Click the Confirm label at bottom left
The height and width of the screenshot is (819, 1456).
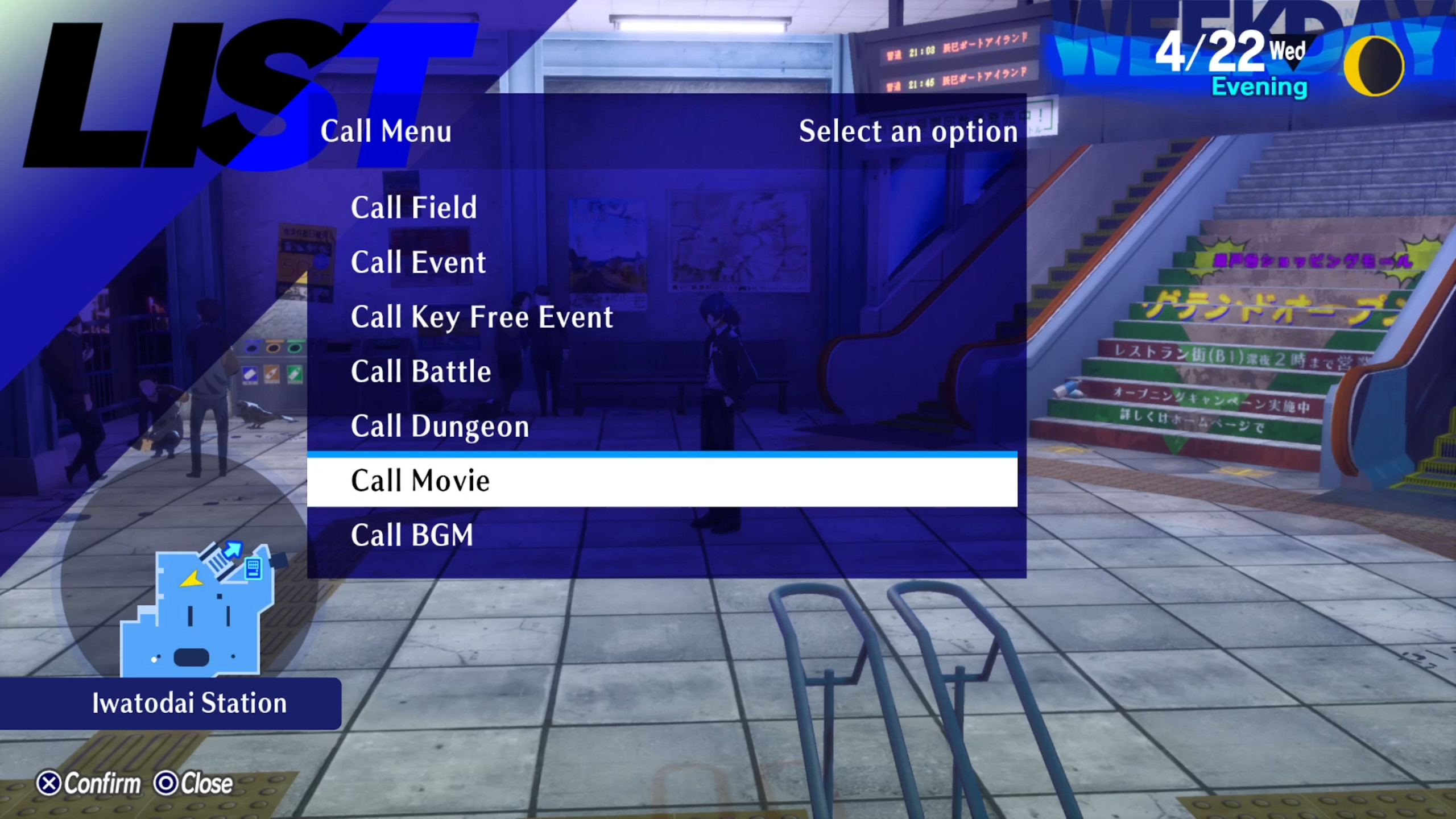(101, 783)
